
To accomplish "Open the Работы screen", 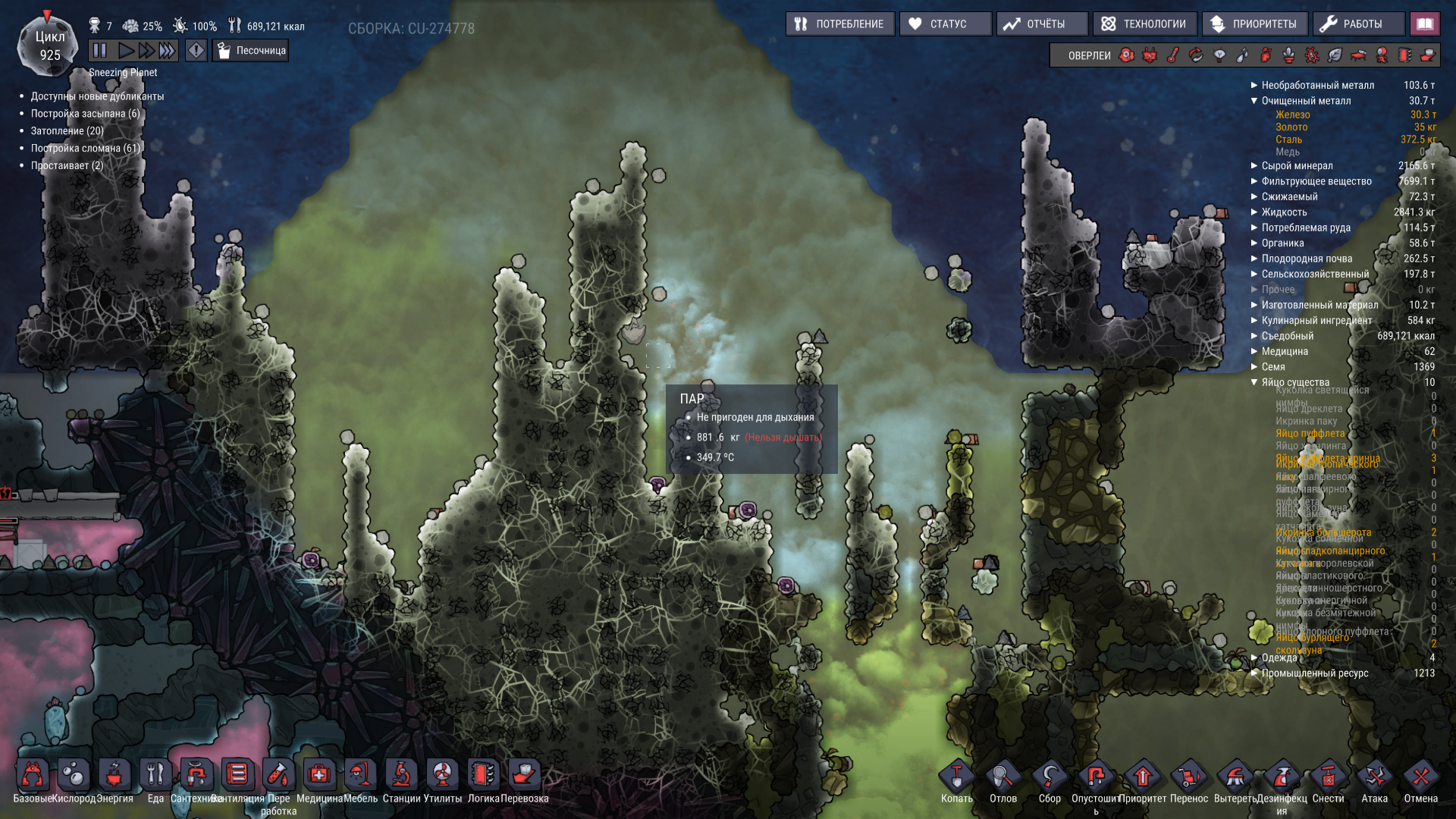I will pos(1359,24).
